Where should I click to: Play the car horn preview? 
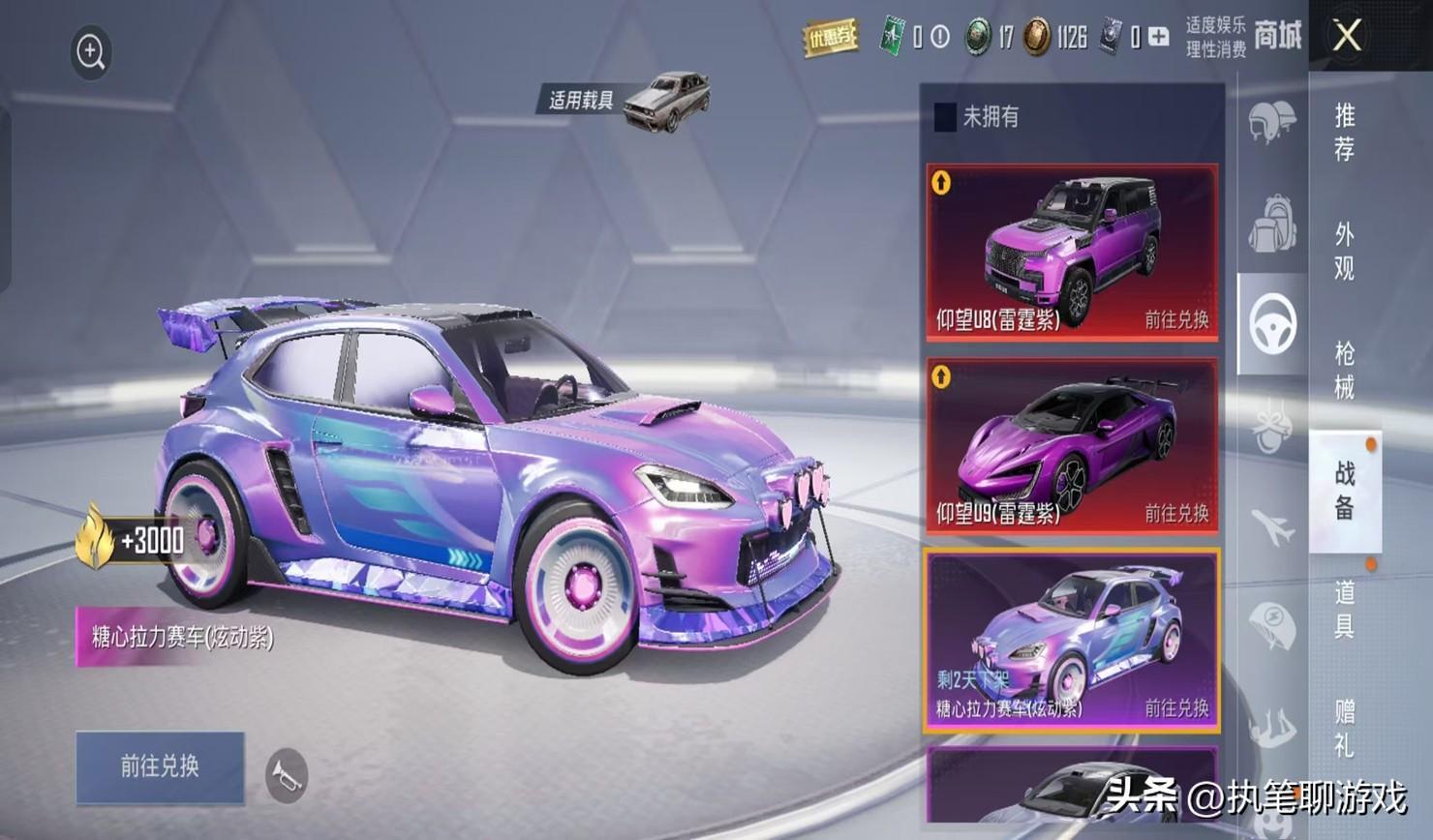287,774
